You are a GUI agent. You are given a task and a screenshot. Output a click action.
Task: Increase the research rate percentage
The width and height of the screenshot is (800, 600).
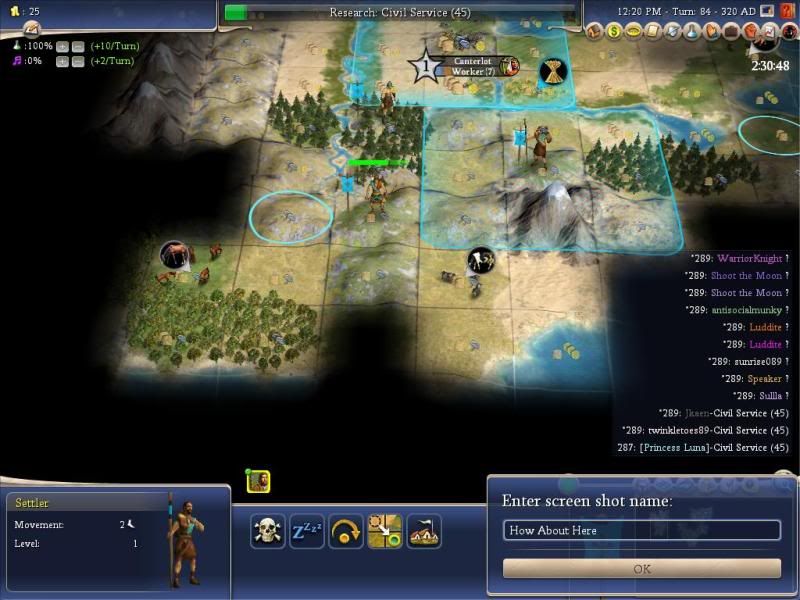click(x=62, y=46)
